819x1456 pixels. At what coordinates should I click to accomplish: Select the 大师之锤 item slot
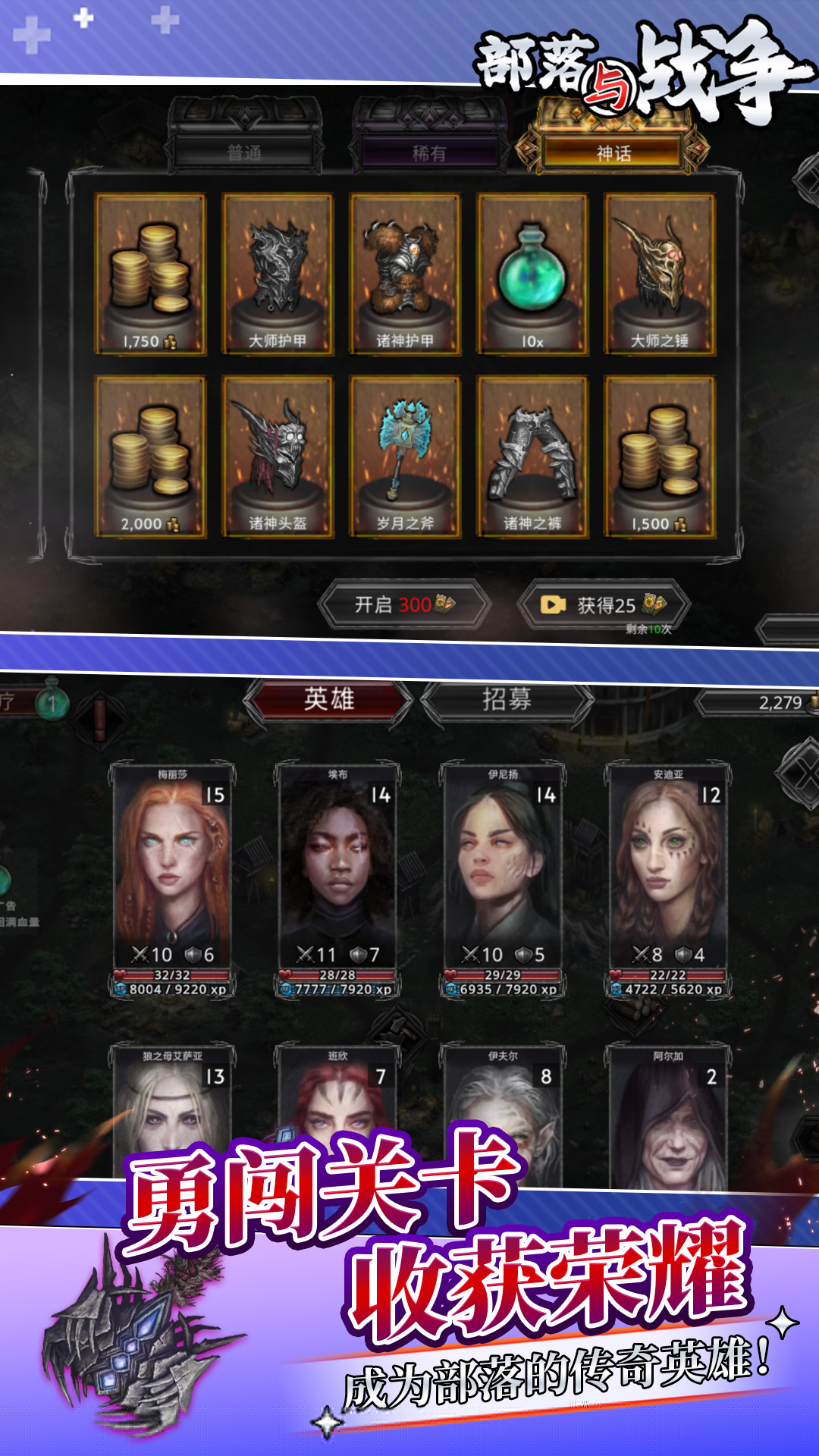tap(660, 273)
